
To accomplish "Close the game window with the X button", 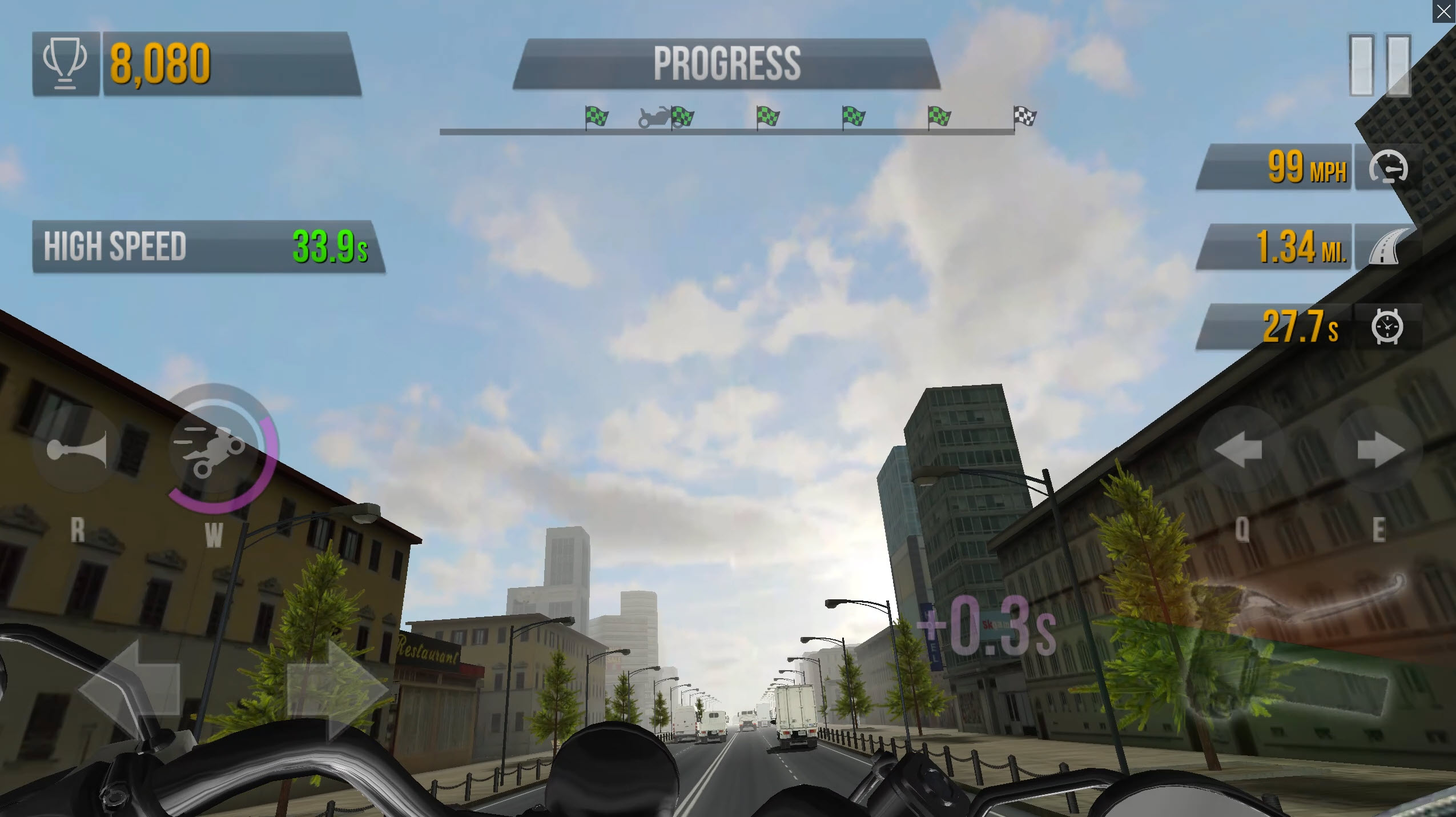I will pos(1445,10).
